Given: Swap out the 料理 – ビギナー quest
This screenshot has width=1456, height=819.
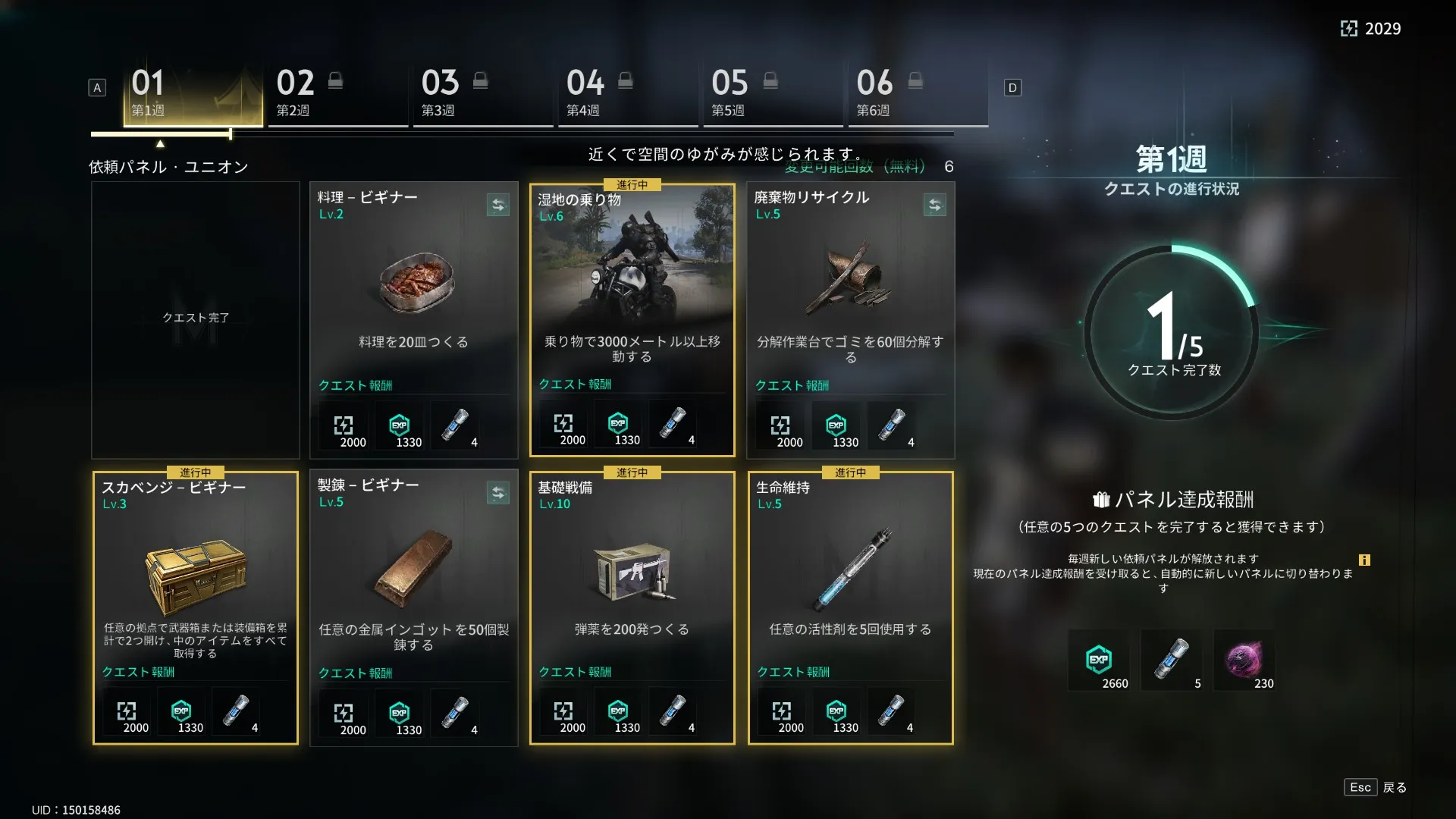Looking at the screenshot, I should click(x=497, y=205).
